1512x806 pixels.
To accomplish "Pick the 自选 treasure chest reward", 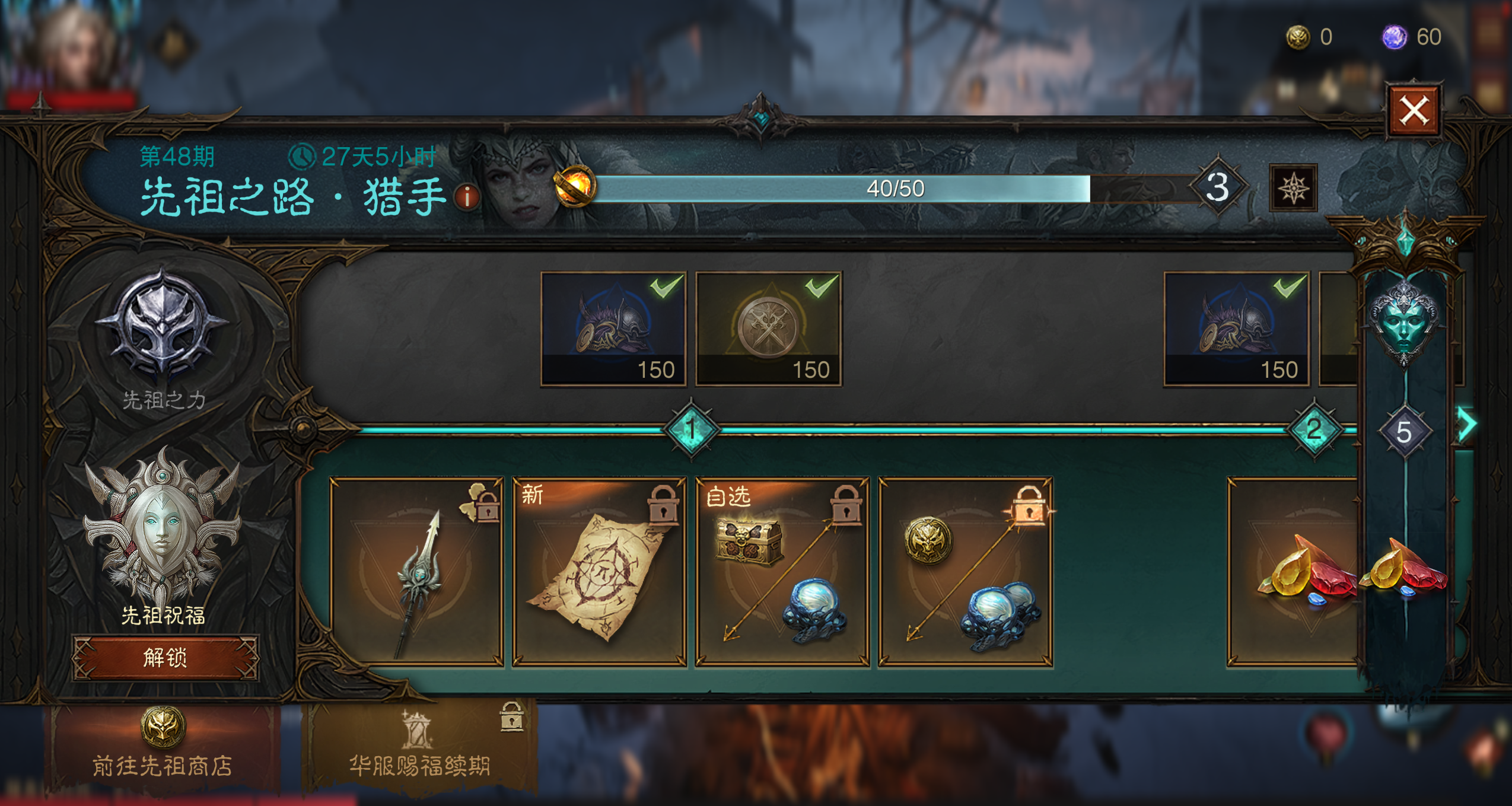I will tap(782, 572).
